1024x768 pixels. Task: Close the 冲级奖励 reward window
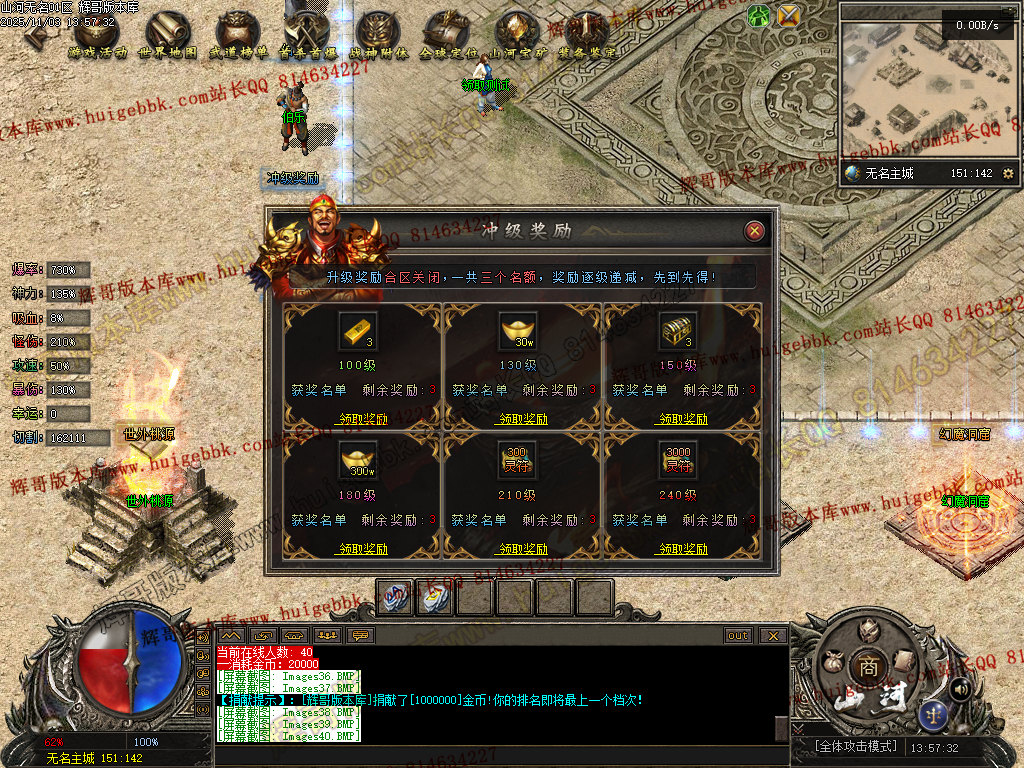(x=755, y=231)
